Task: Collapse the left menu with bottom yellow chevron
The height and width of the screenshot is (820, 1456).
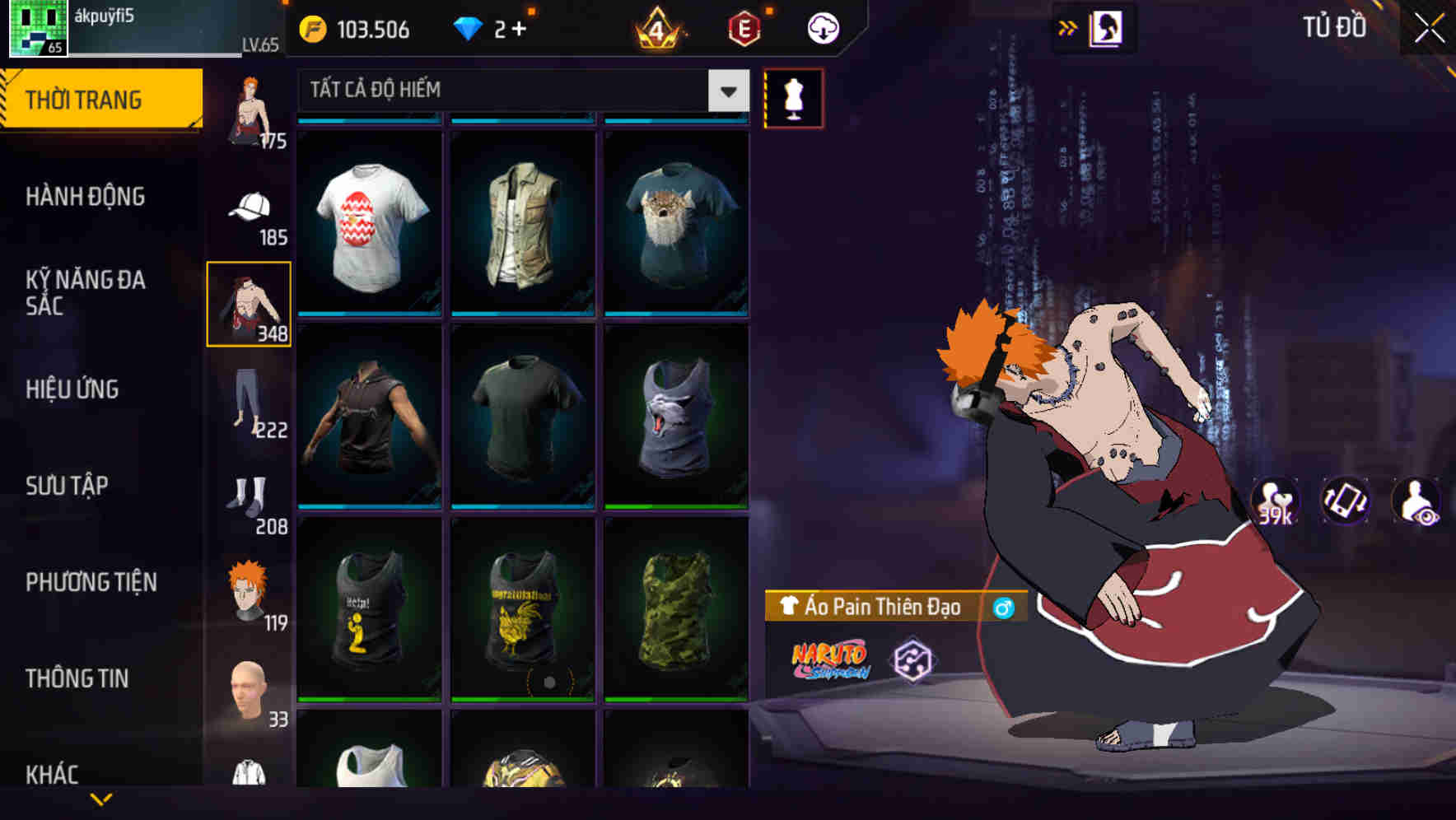Action: point(99,797)
